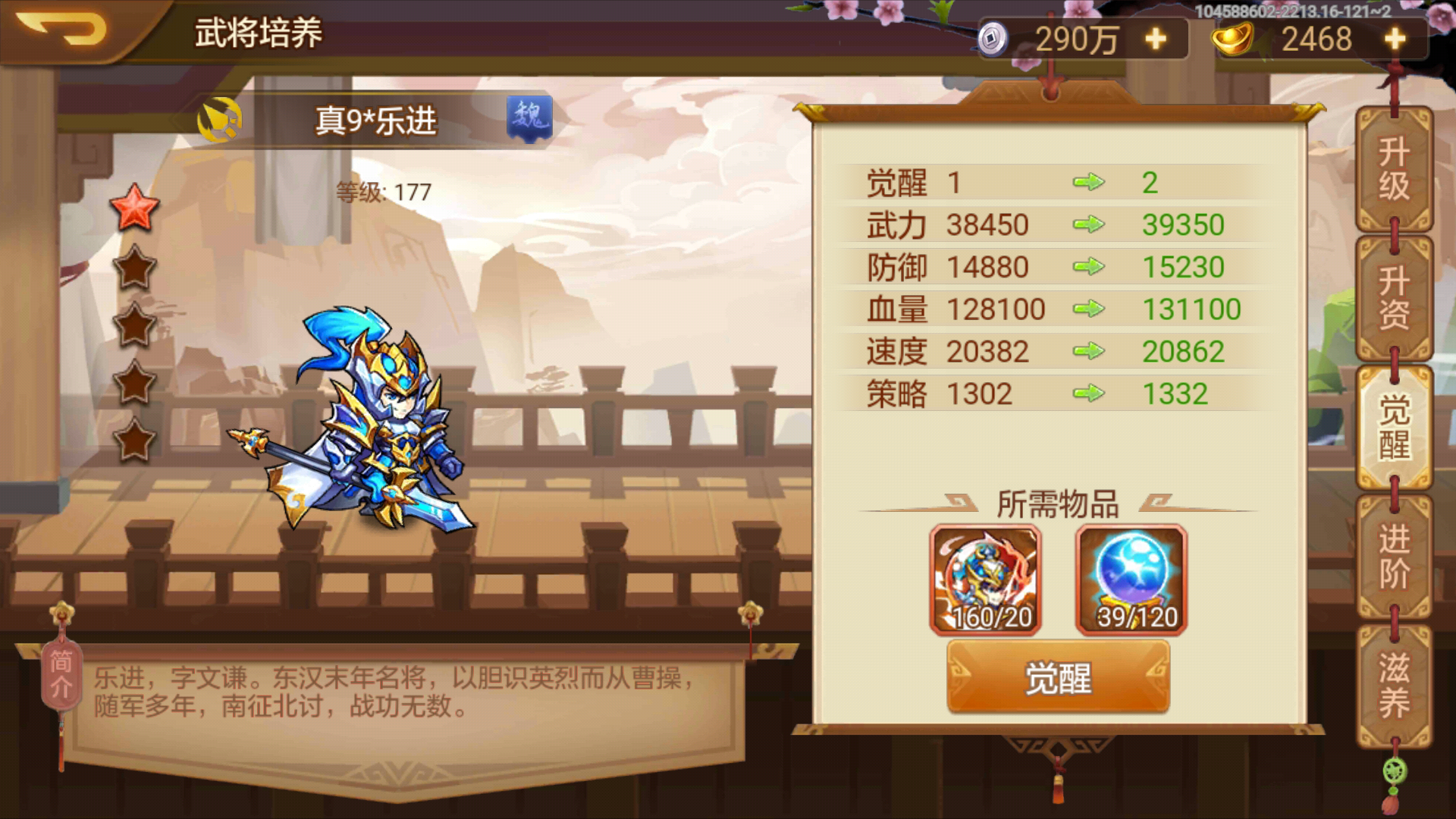Image resolution: width=1456 pixels, height=819 pixels.
Task: Tap the gold ingot currency icon
Action: coord(1234,36)
